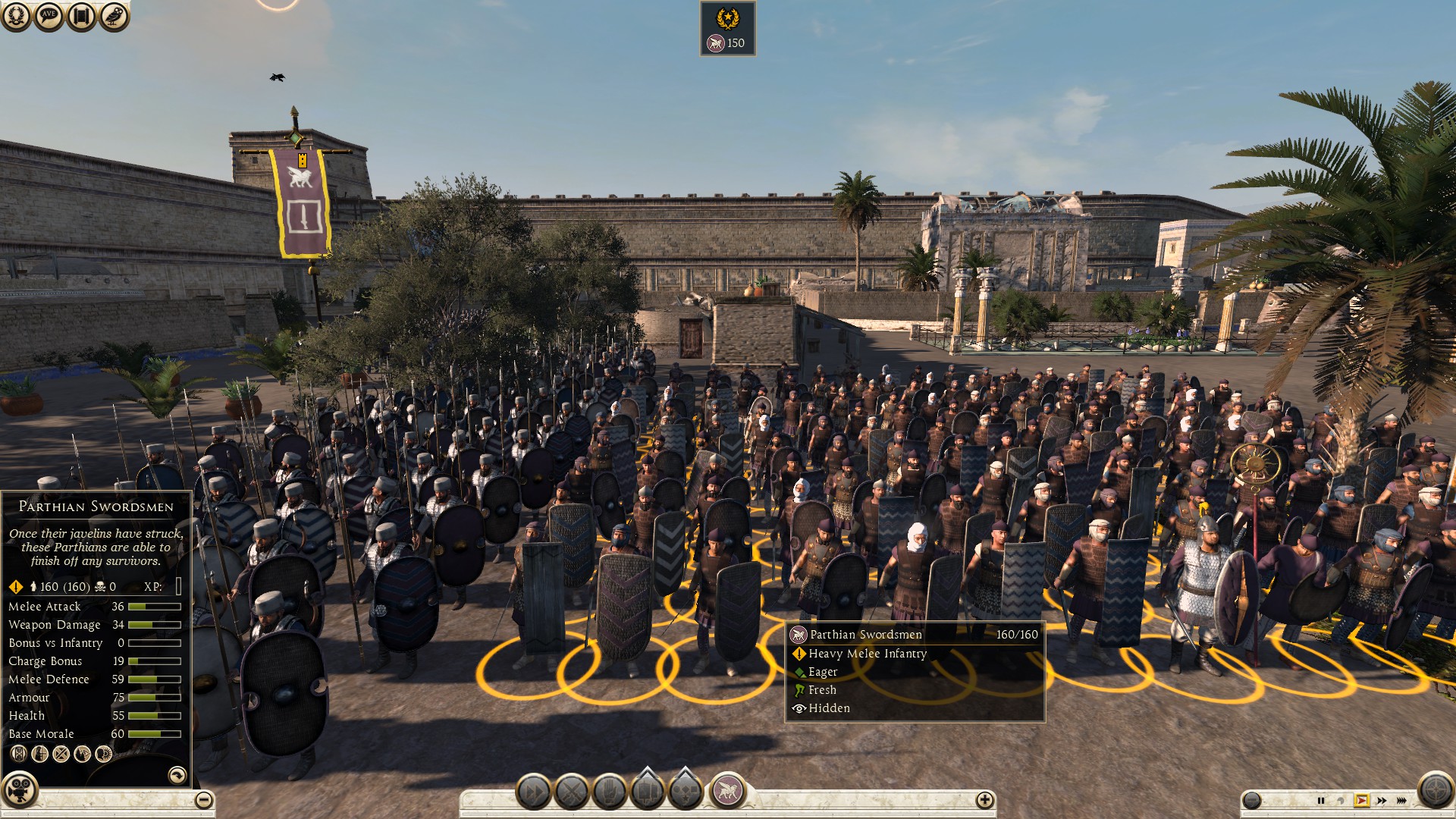
Task: Pause the battle
Action: (x=1320, y=800)
